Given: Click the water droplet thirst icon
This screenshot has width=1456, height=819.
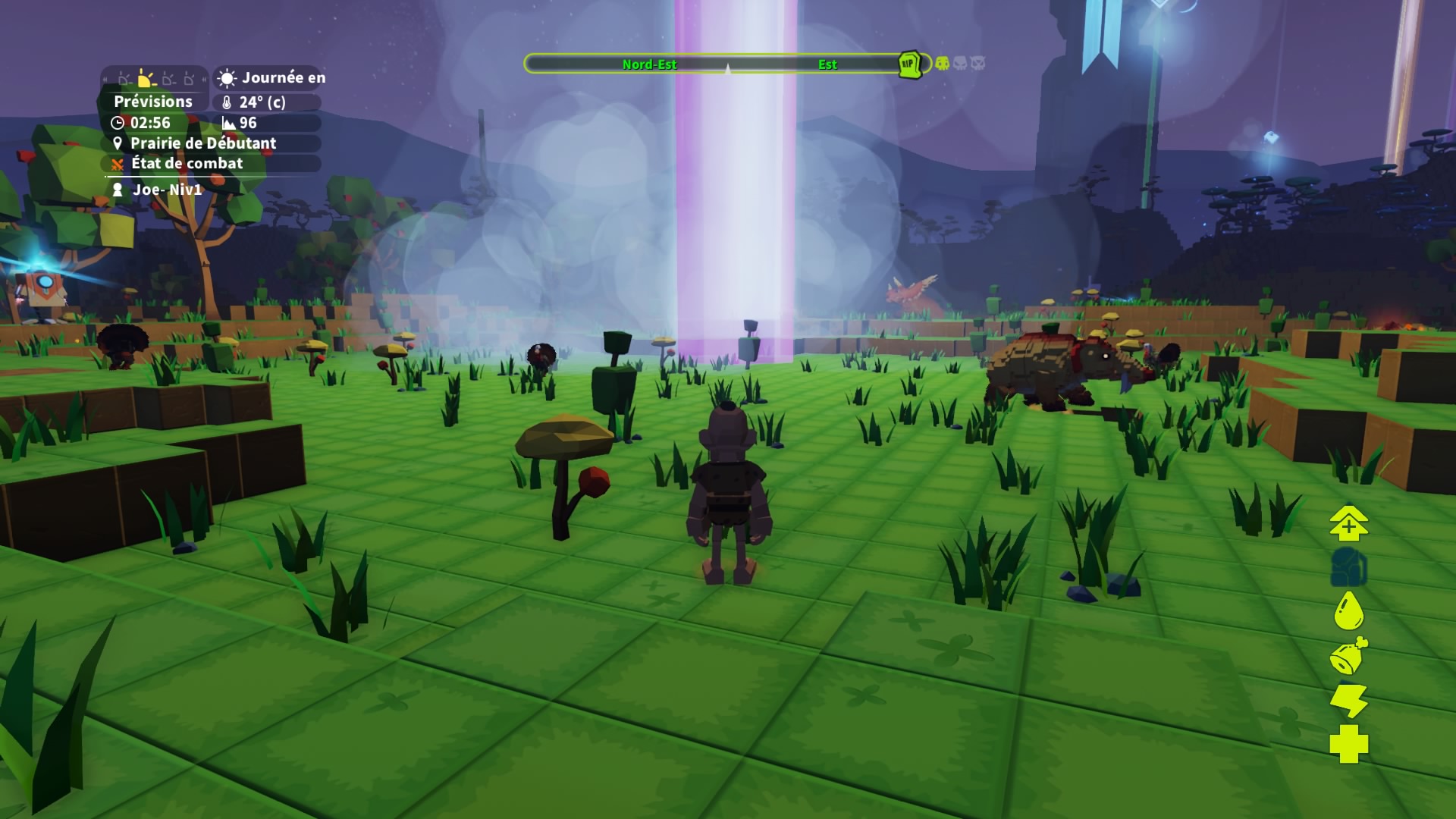Looking at the screenshot, I should (1348, 610).
